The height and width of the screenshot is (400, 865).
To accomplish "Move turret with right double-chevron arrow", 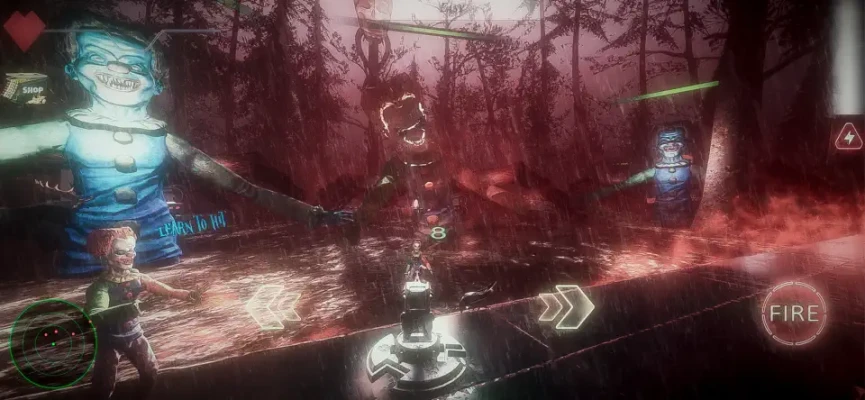I will tap(565, 307).
